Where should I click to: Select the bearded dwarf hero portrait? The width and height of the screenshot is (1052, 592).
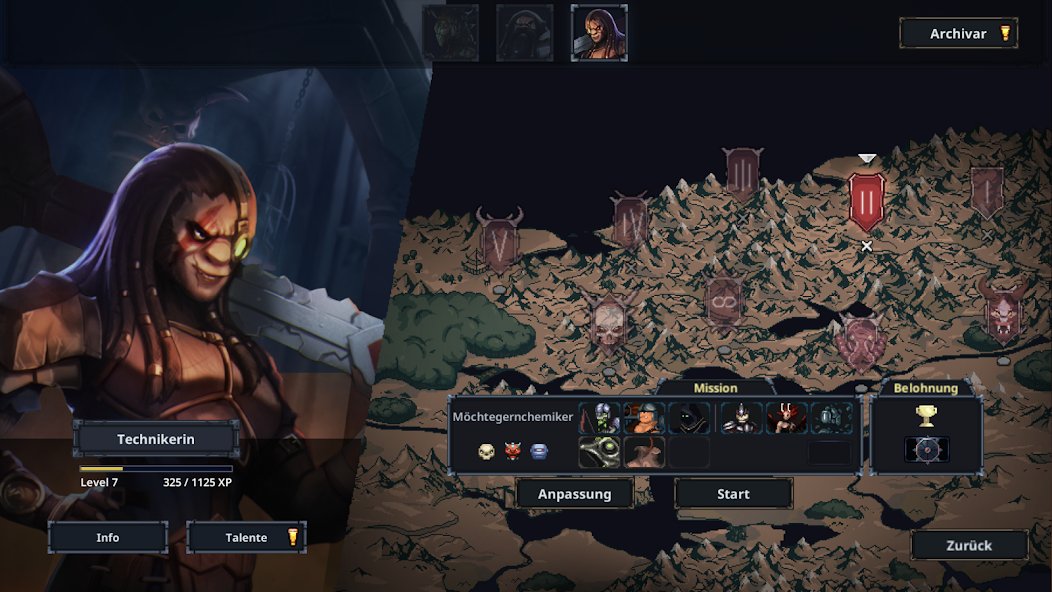pyautogui.click(x=525, y=33)
